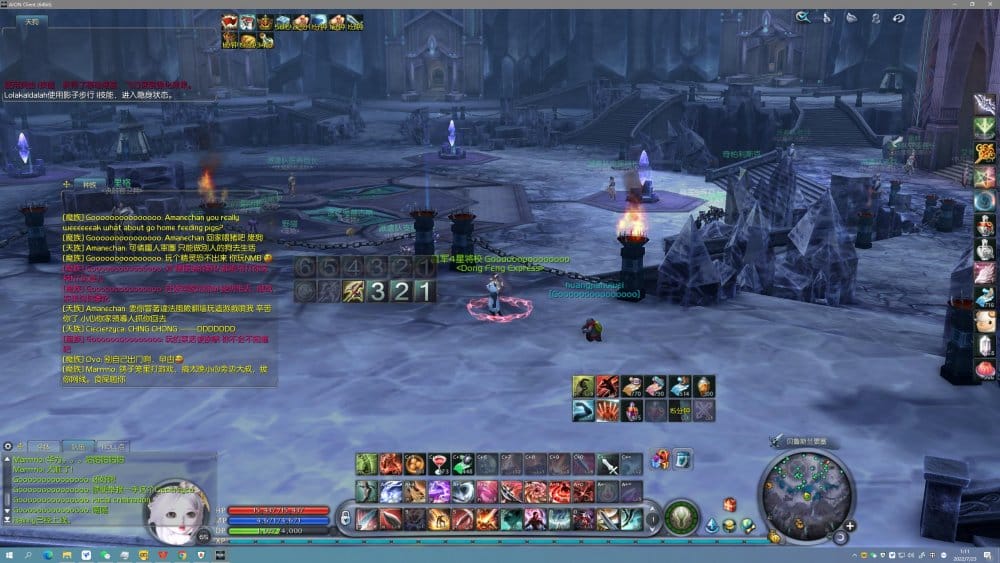Activate the sword skill in the top hotbar row
The width and height of the screenshot is (1000, 563).
coord(608,464)
